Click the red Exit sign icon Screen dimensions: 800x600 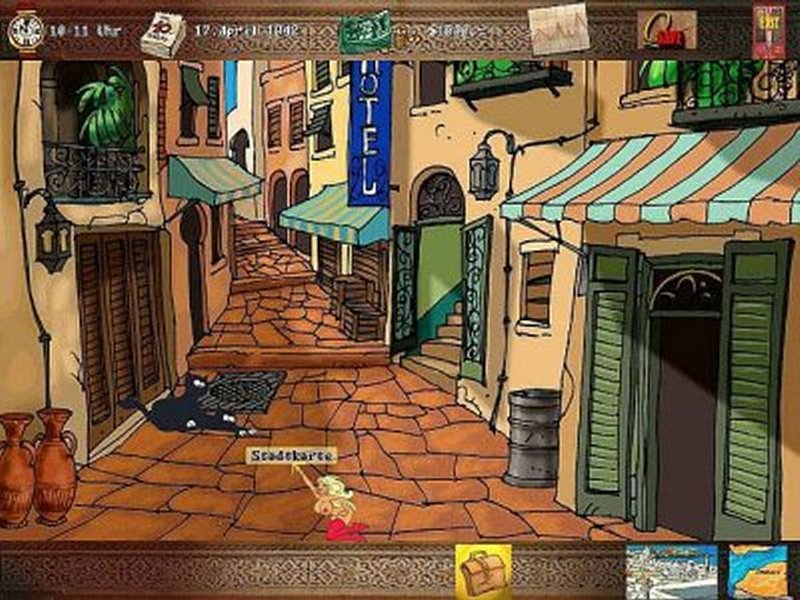point(769,30)
